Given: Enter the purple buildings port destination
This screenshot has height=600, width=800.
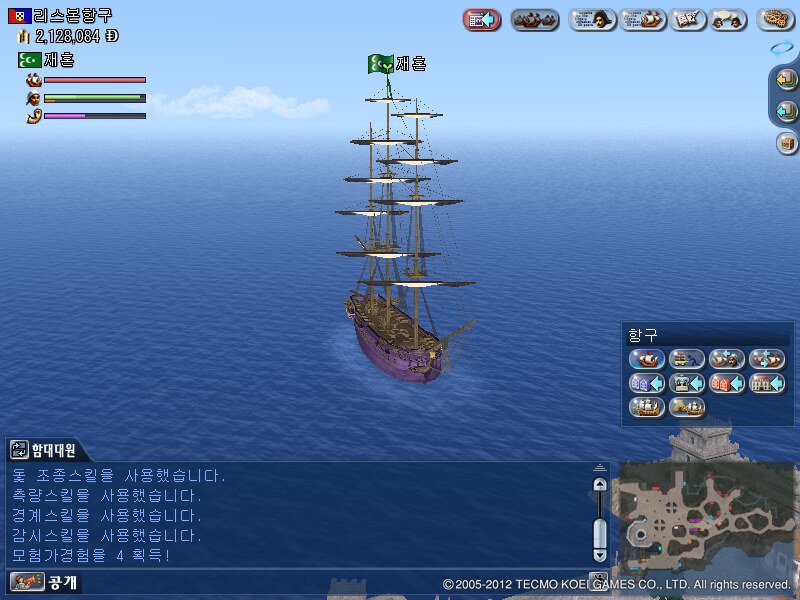Looking at the screenshot, I should (646, 382).
